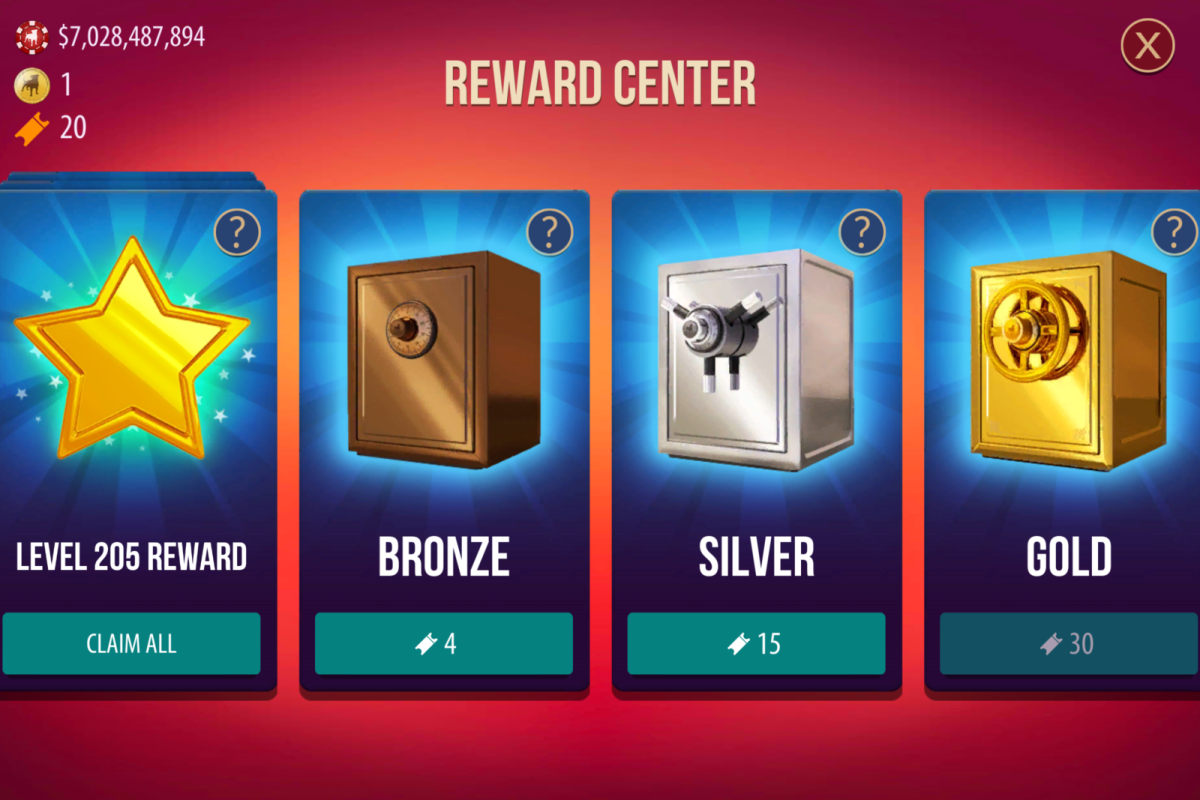Show help for the Level 205 Reward card
This screenshot has height=800, width=1200.
tap(237, 233)
